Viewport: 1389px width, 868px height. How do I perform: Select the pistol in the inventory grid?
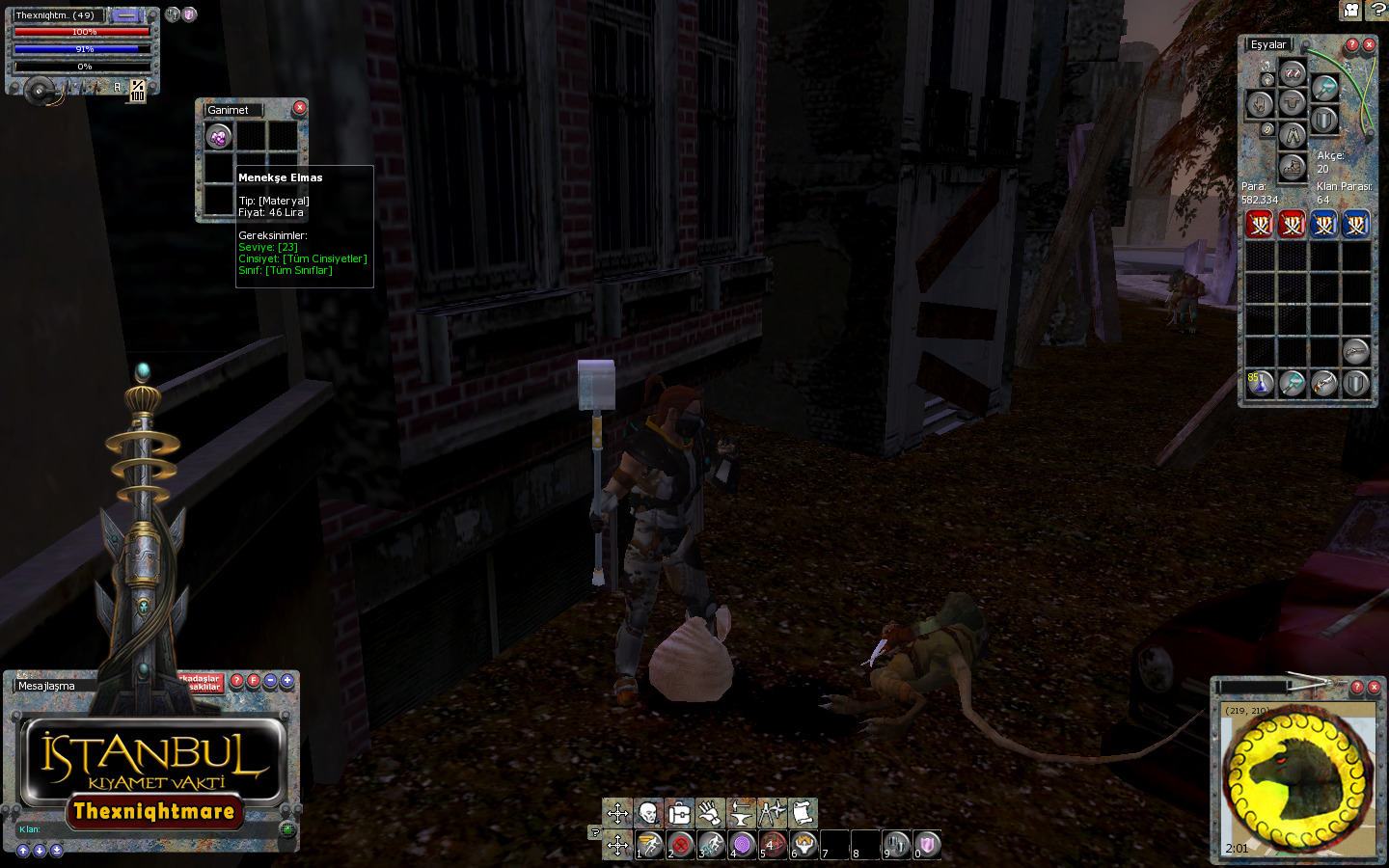point(1355,351)
